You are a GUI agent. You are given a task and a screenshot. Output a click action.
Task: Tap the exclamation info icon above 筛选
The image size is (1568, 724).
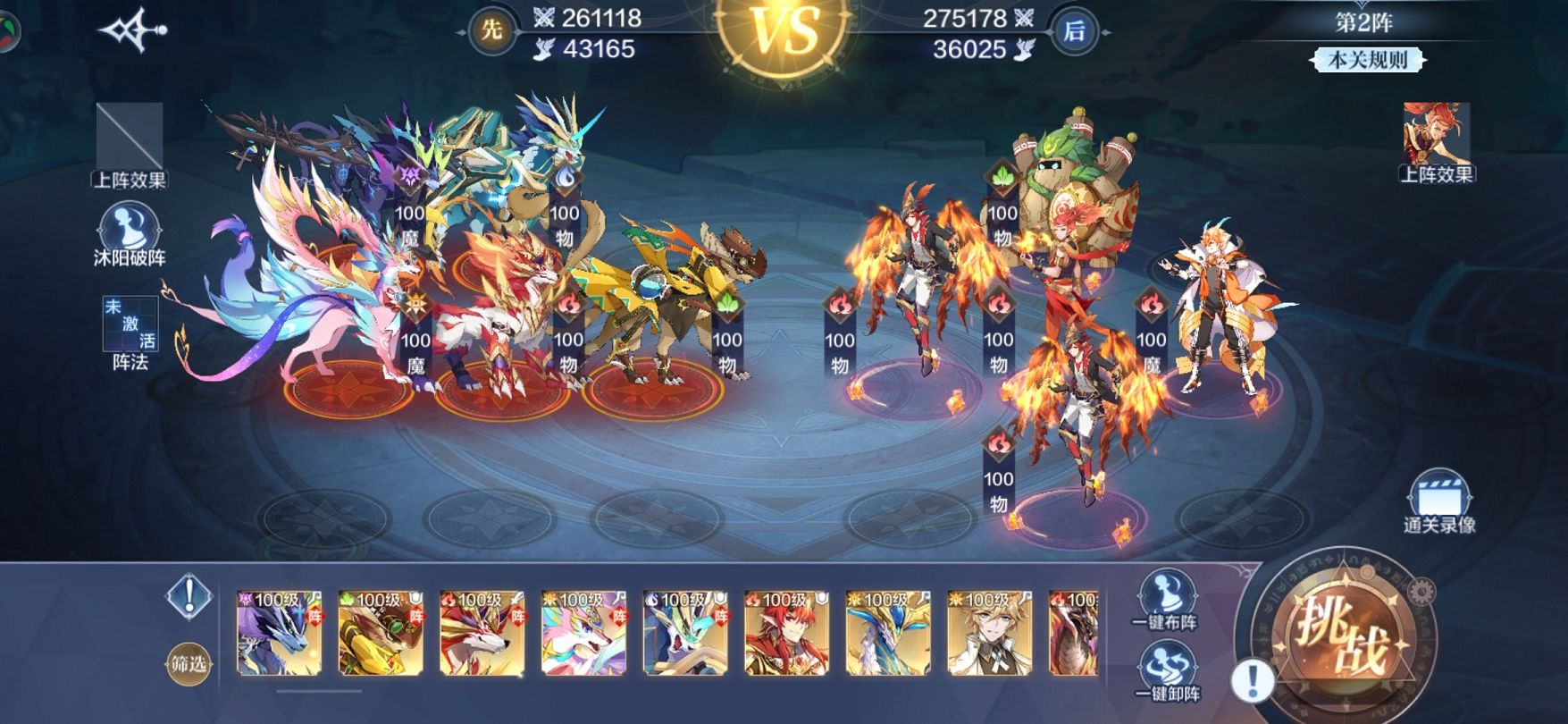point(189,595)
